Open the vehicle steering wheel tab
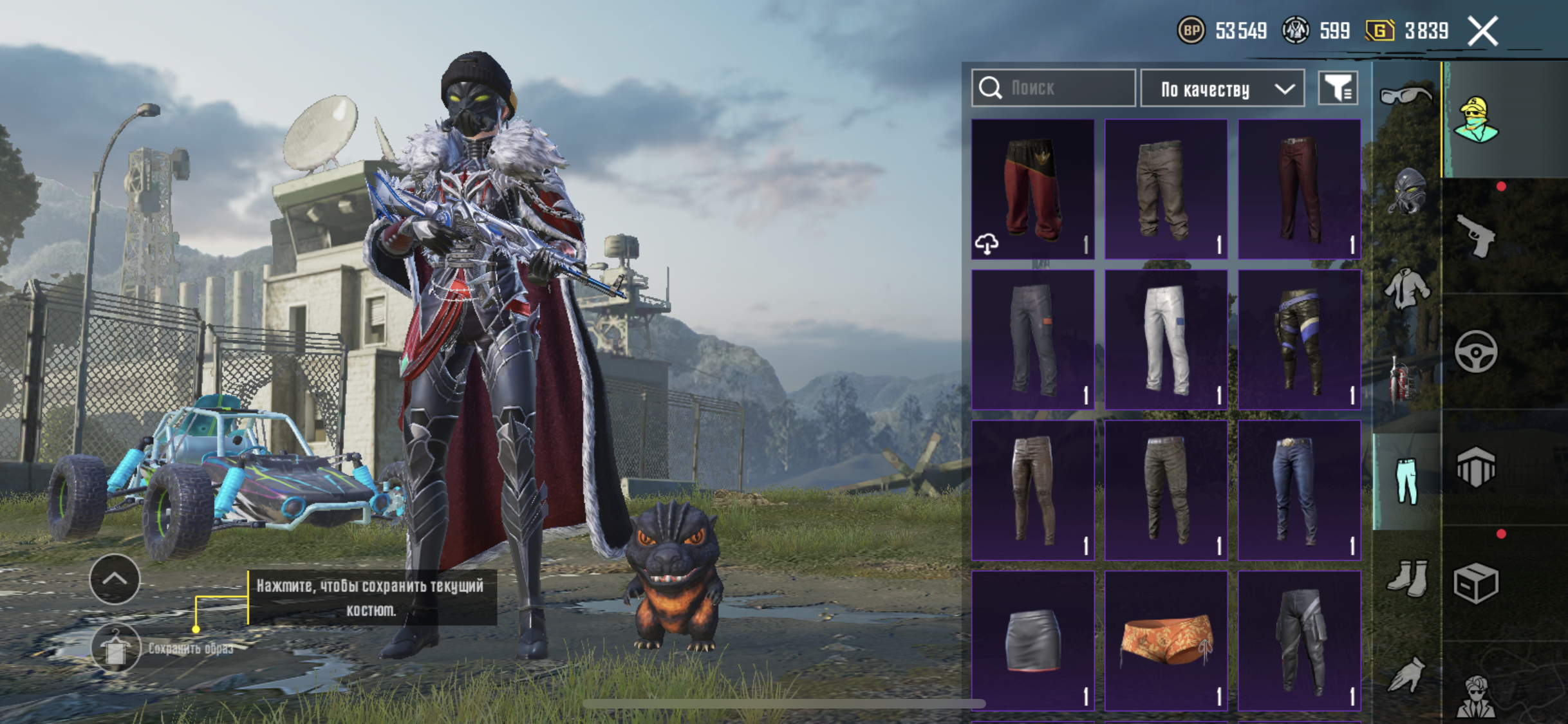 (1475, 351)
